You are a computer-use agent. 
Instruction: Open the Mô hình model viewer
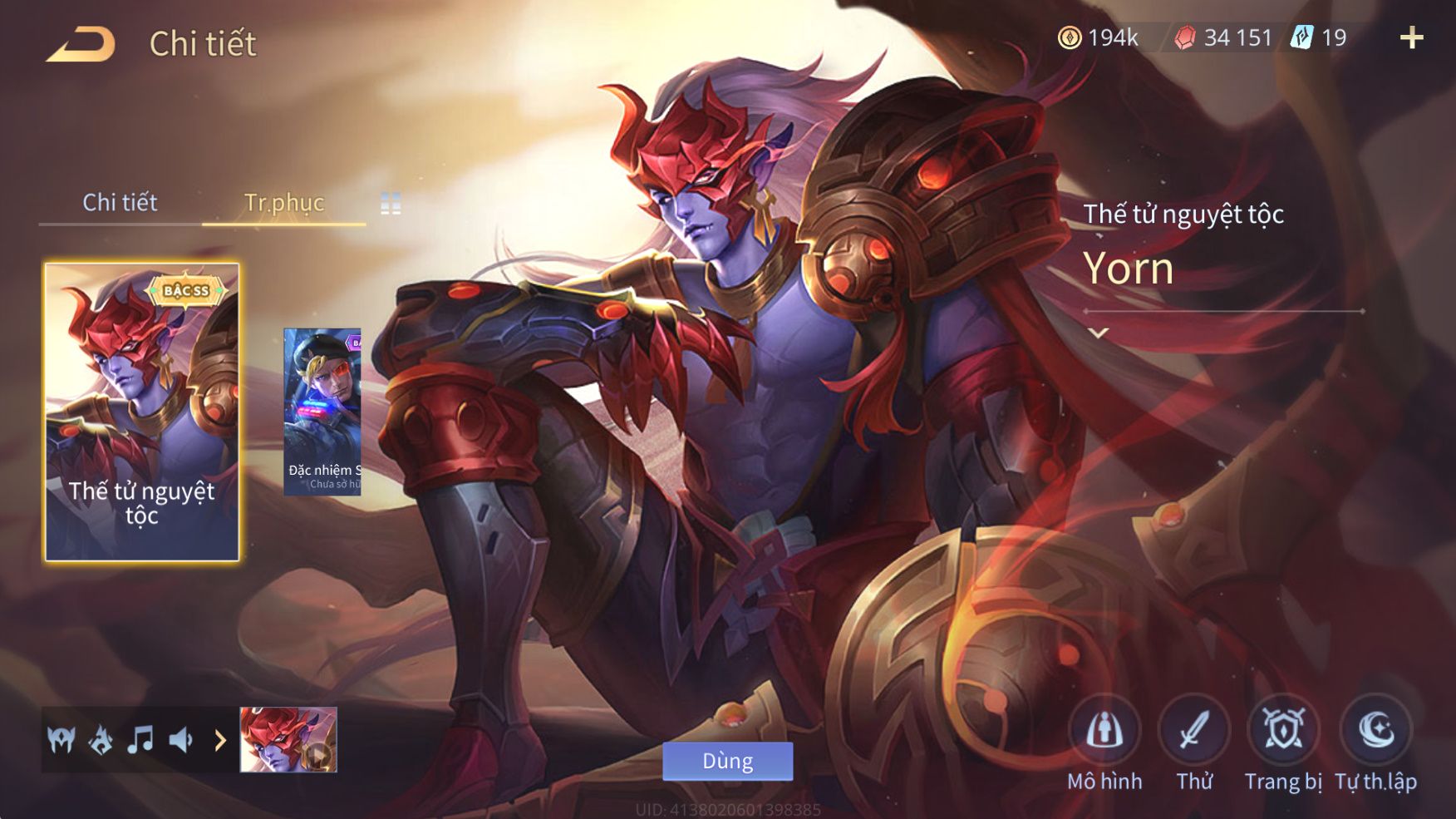[x=1104, y=731]
